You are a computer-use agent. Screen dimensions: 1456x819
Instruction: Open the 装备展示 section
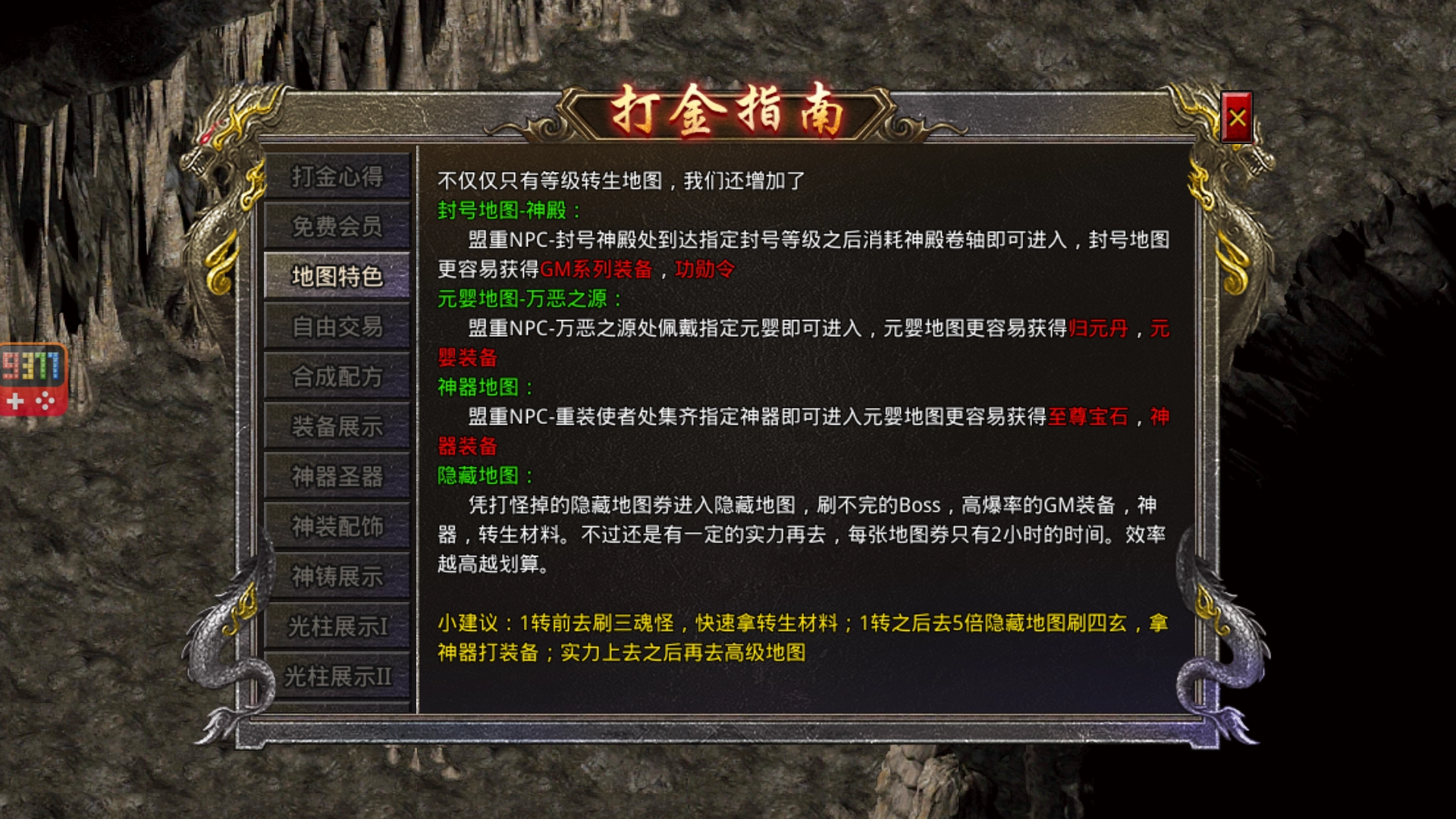337,427
